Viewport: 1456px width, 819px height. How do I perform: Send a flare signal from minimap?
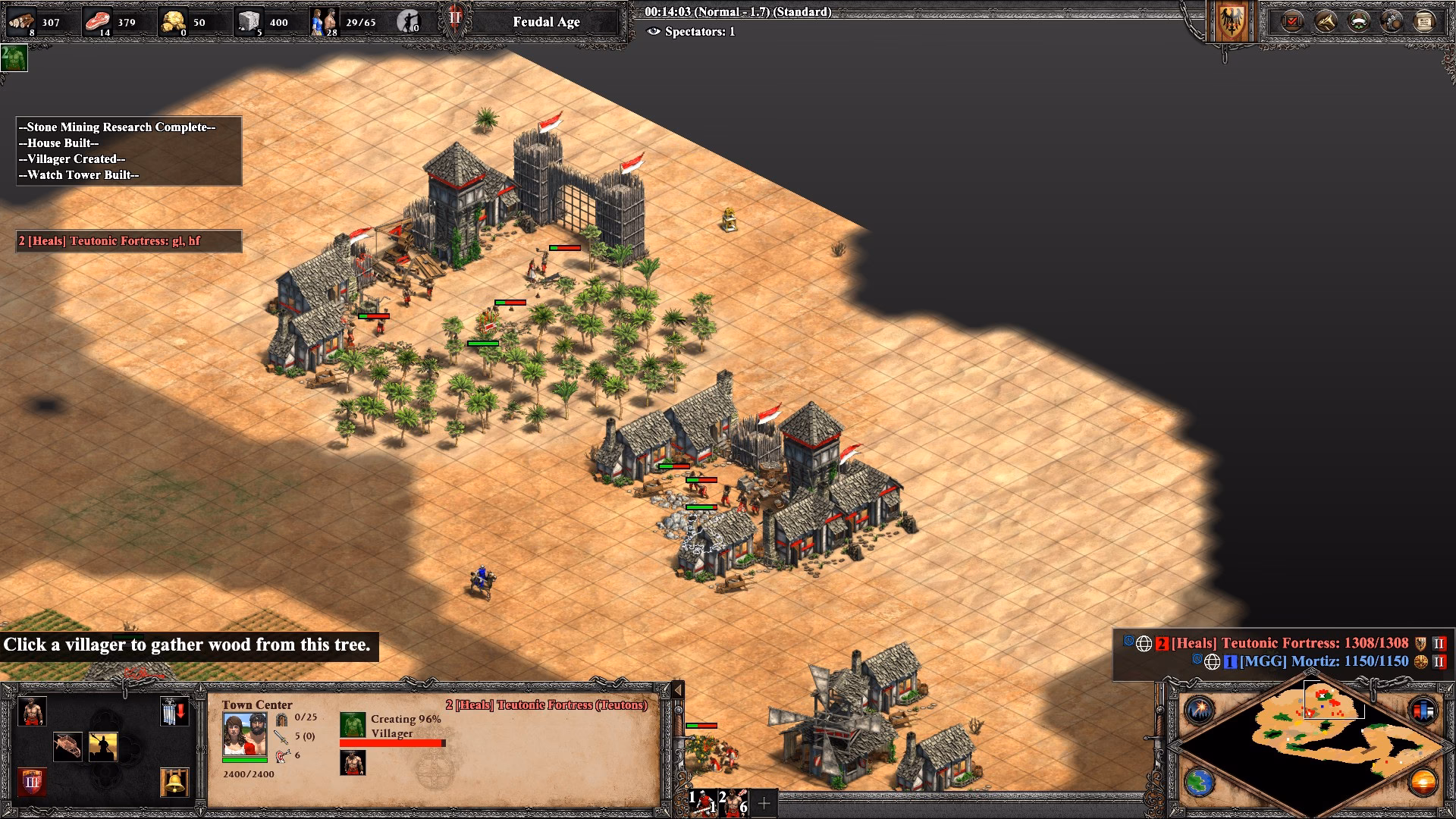coord(1200,710)
